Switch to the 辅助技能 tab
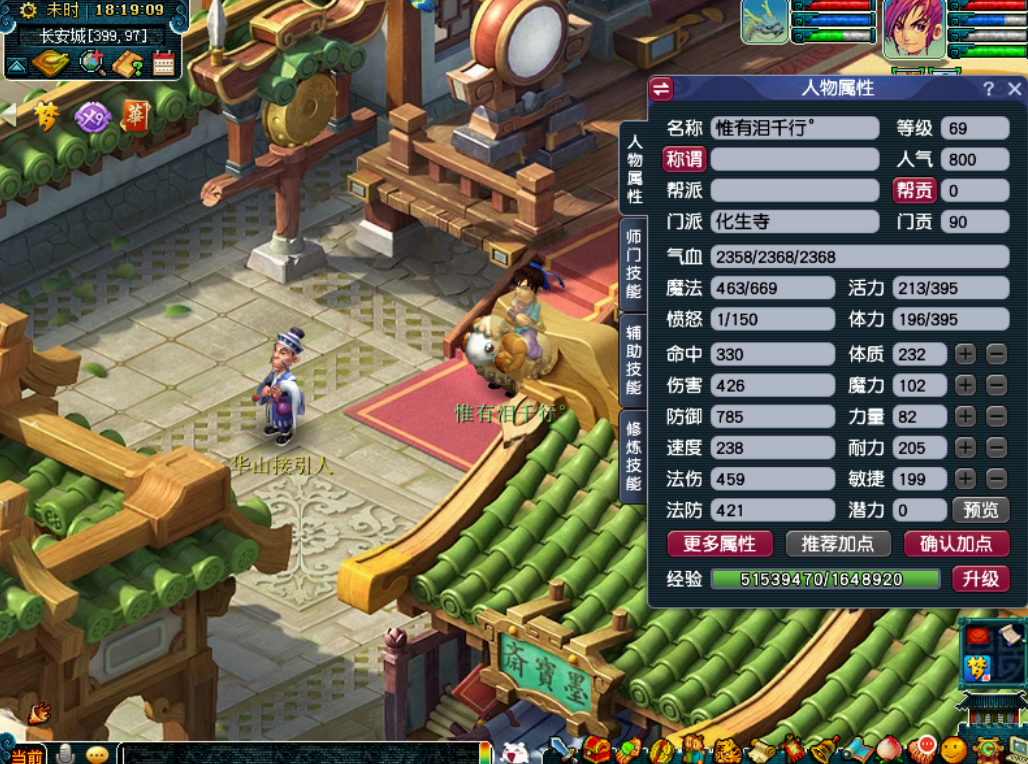 point(633,358)
